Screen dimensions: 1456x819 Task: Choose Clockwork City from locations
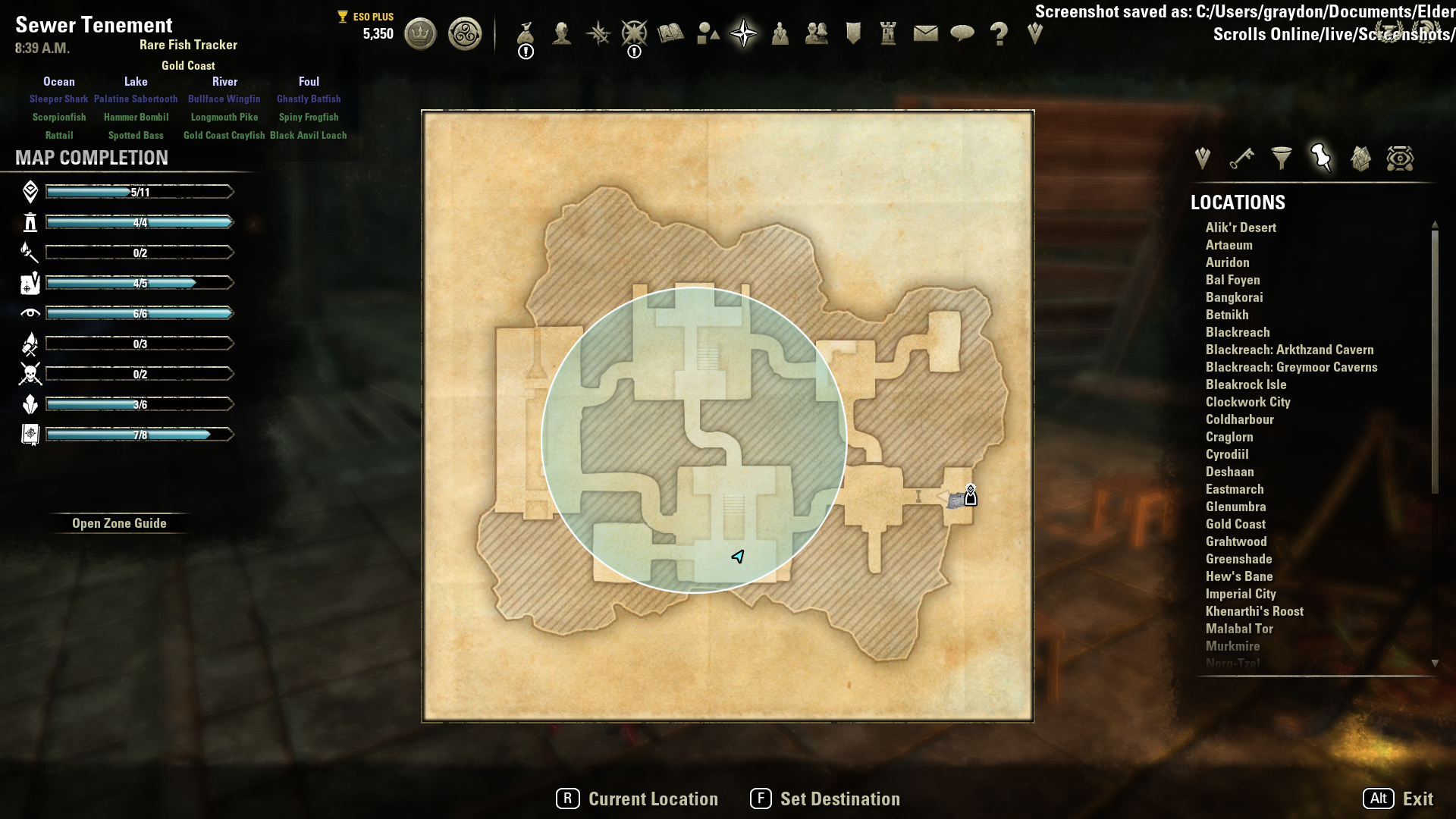click(x=1247, y=402)
